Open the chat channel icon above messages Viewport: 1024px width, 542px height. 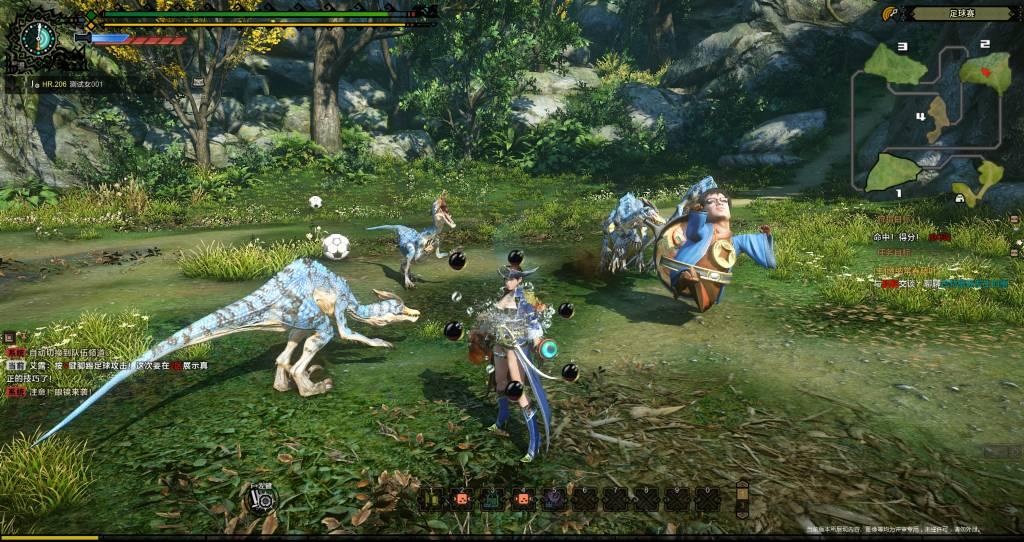tap(8, 337)
